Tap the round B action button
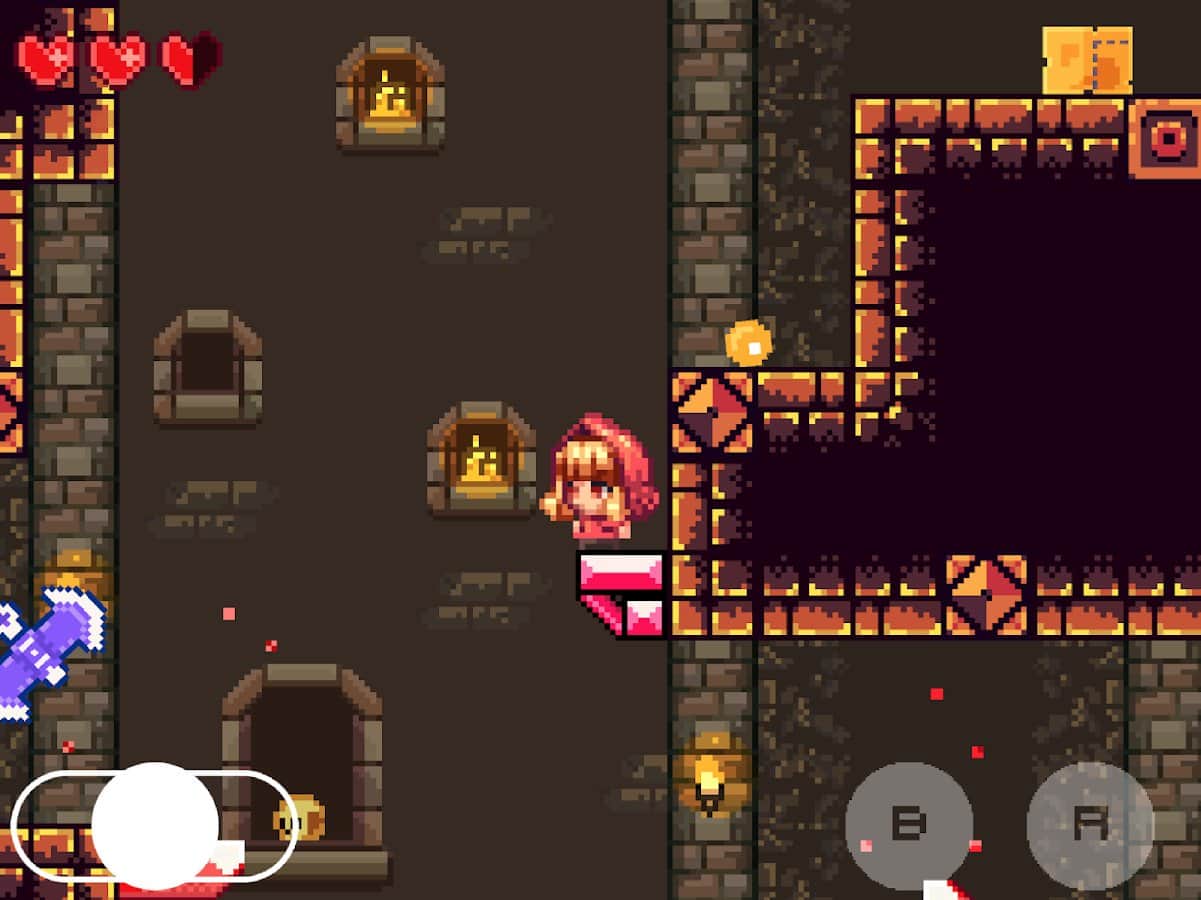 click(x=908, y=825)
